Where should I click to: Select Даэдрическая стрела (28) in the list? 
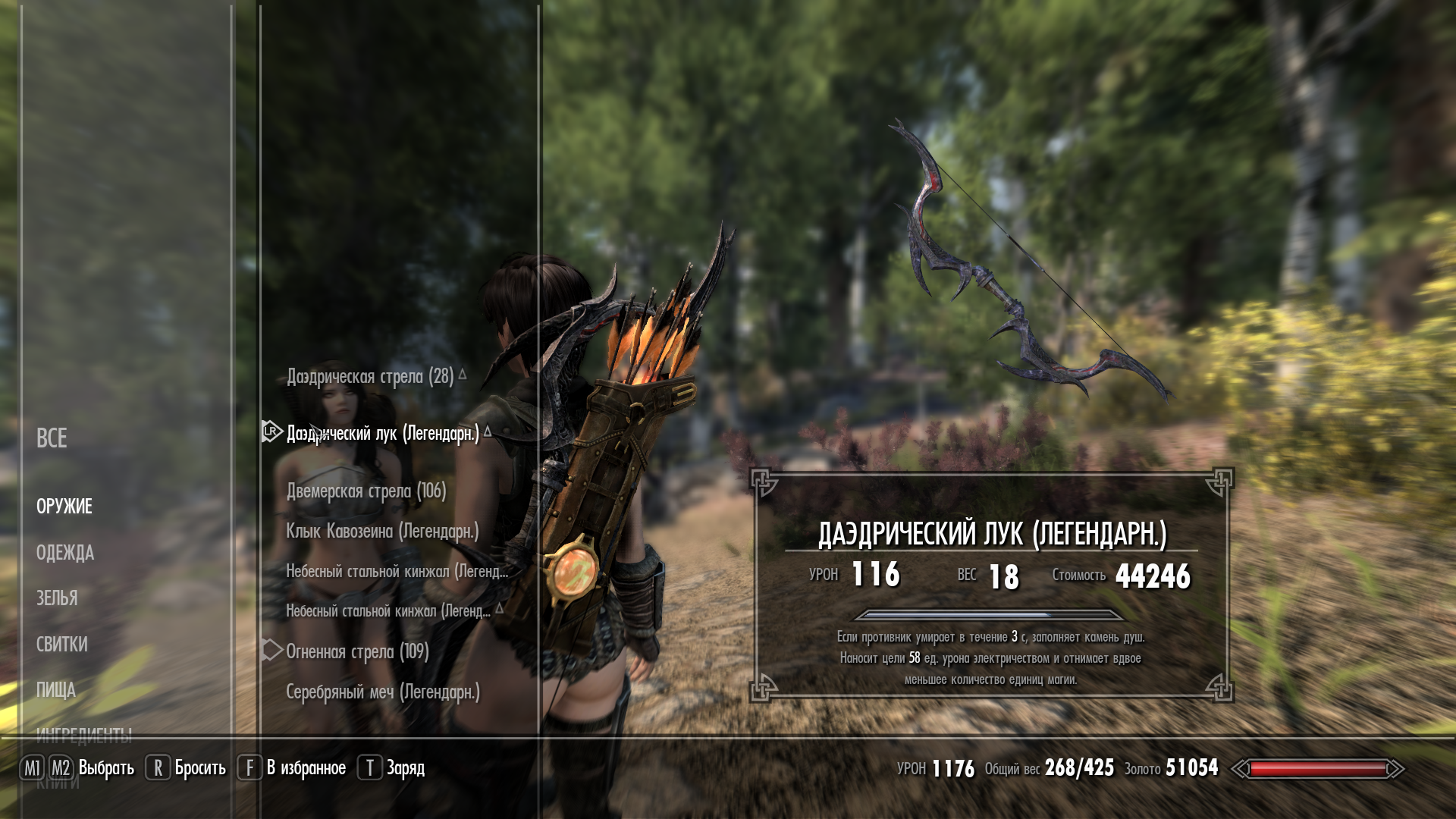(x=370, y=376)
